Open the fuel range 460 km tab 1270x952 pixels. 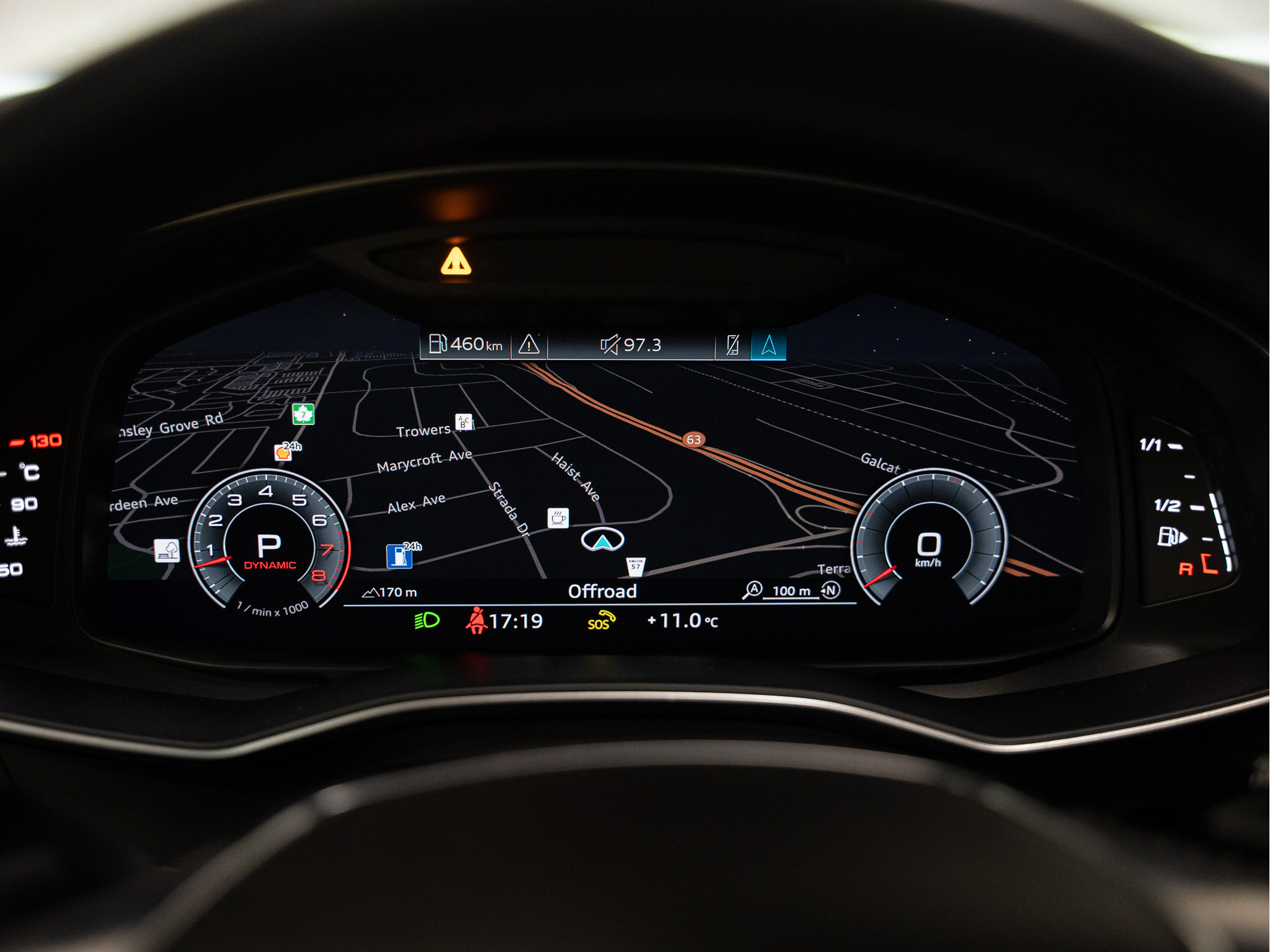pyautogui.click(x=466, y=345)
